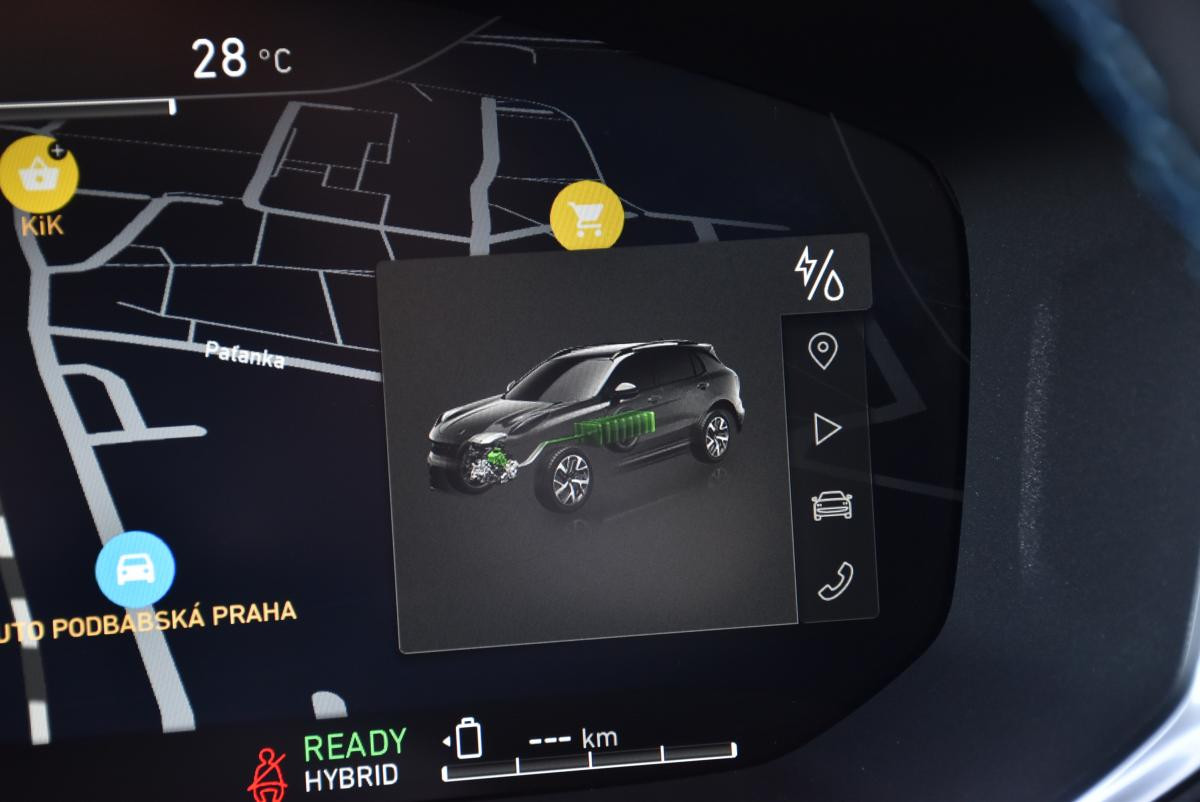Open the play triangle media tab
This screenshot has width=1200, height=802.
[x=826, y=430]
